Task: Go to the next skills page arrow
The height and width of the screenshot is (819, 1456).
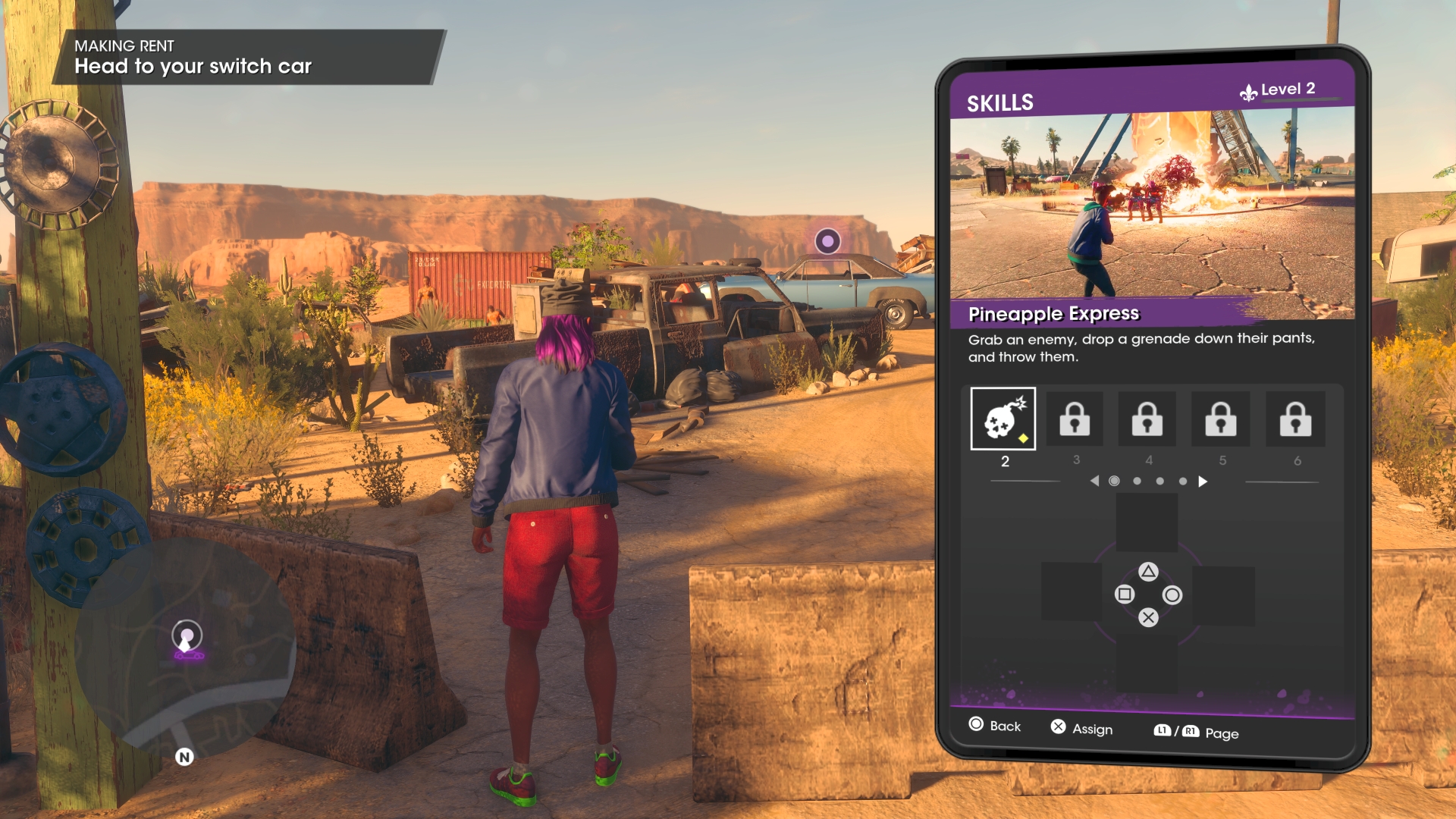Action: point(1203,482)
